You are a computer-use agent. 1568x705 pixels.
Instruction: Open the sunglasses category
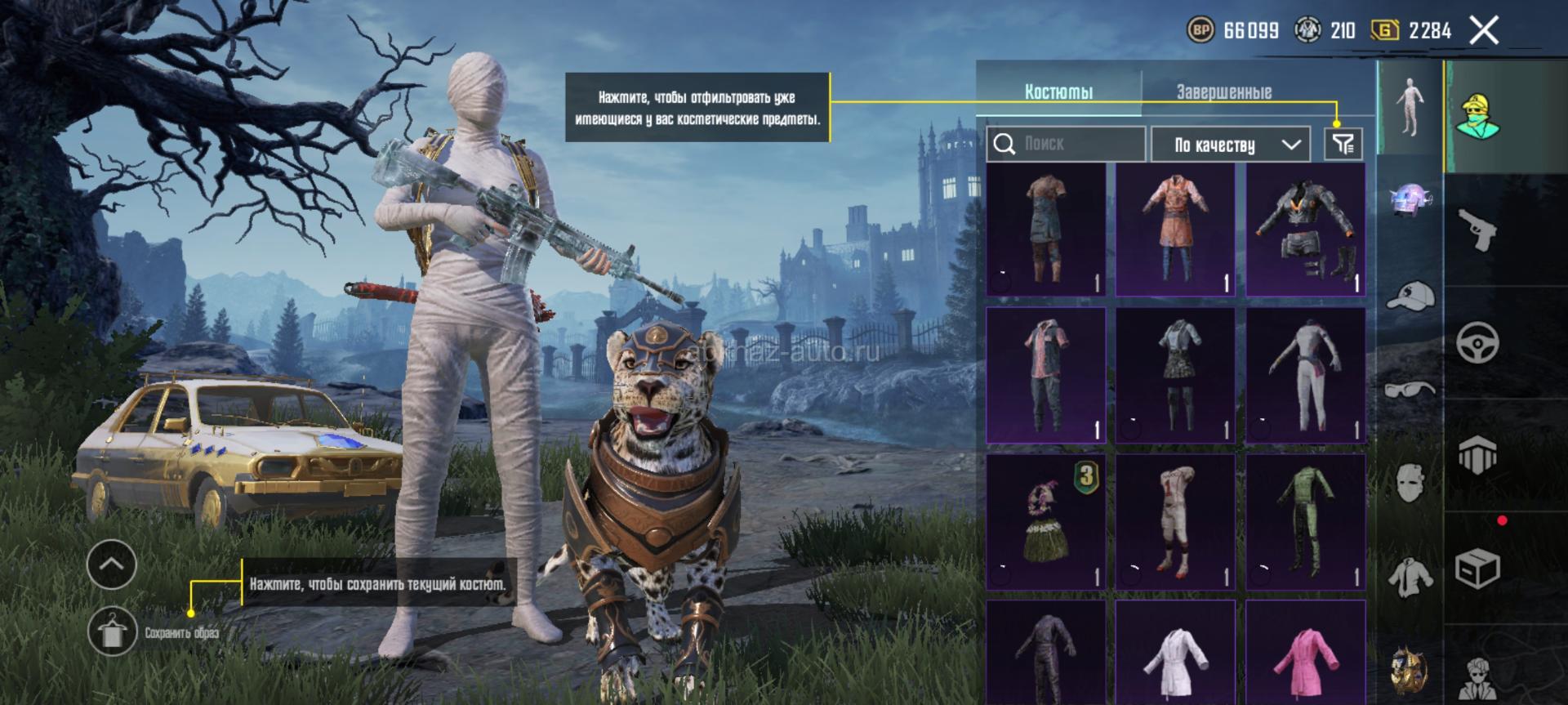click(x=1410, y=390)
